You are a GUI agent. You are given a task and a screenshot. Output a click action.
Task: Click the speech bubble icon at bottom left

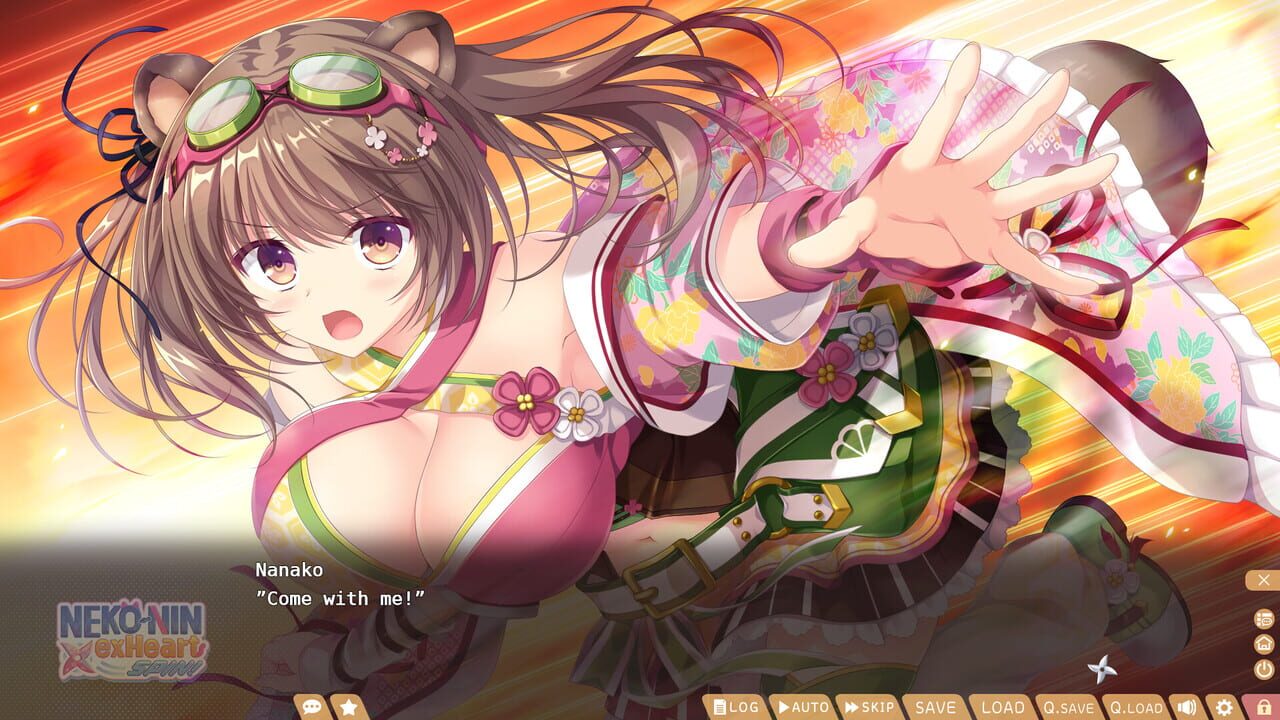click(x=314, y=706)
